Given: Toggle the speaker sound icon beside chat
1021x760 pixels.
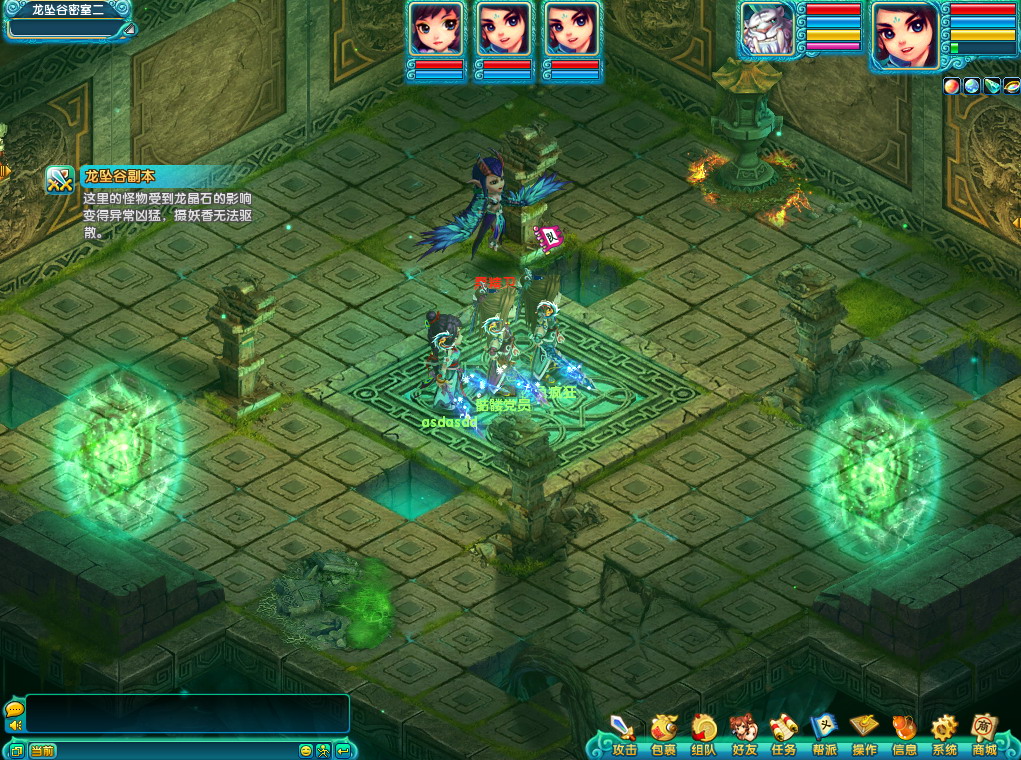Looking at the screenshot, I should coord(15,726).
